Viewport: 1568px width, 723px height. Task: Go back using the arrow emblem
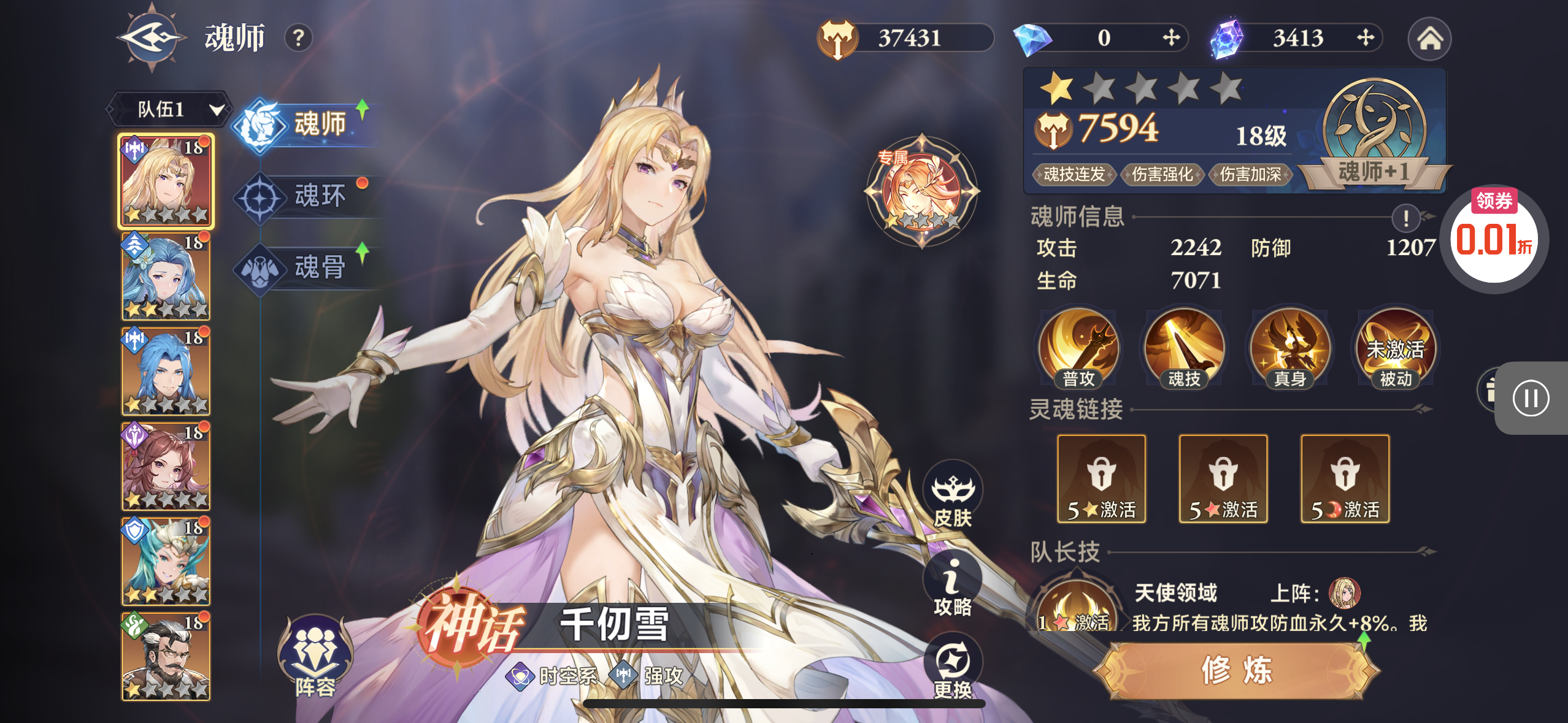pos(152,38)
